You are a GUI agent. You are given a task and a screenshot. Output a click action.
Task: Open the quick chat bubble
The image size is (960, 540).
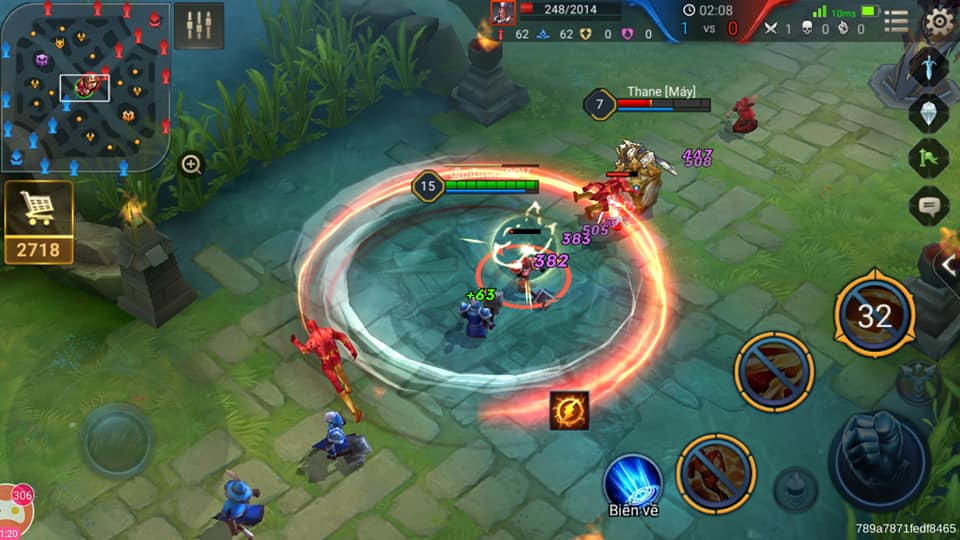pyautogui.click(x=928, y=206)
